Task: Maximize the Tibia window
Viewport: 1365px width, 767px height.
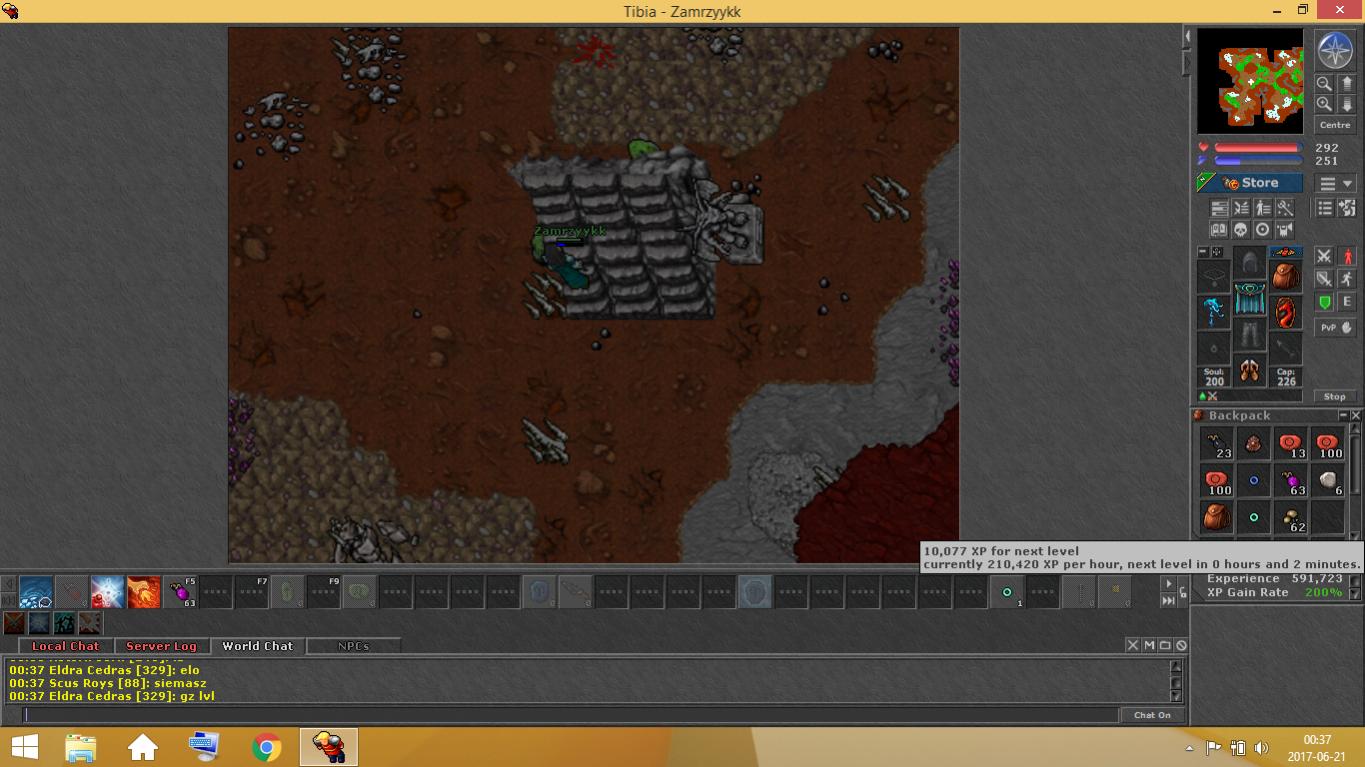Action: [1303, 10]
